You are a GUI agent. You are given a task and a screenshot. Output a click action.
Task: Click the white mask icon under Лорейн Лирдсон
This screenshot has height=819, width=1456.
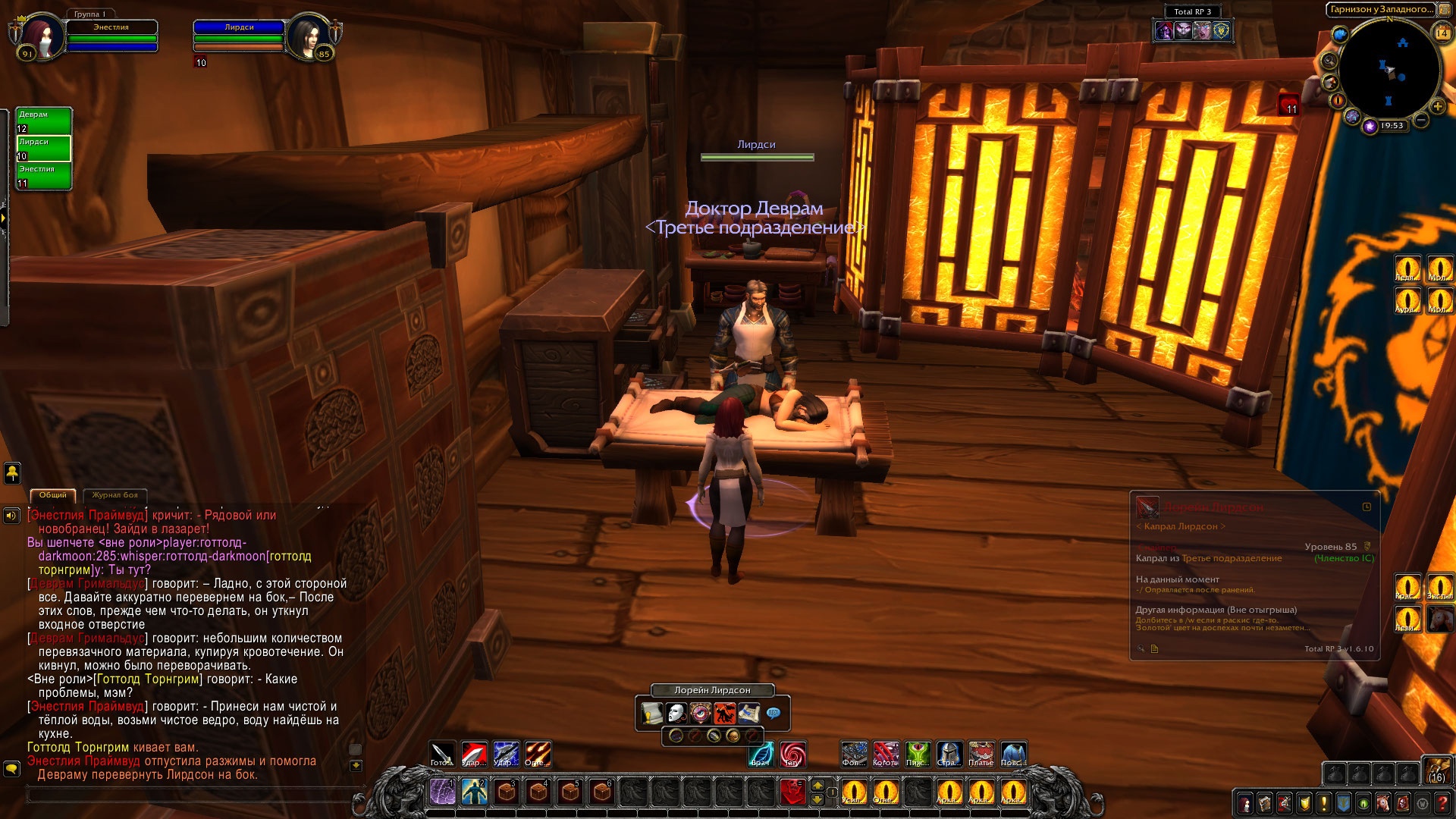(676, 714)
